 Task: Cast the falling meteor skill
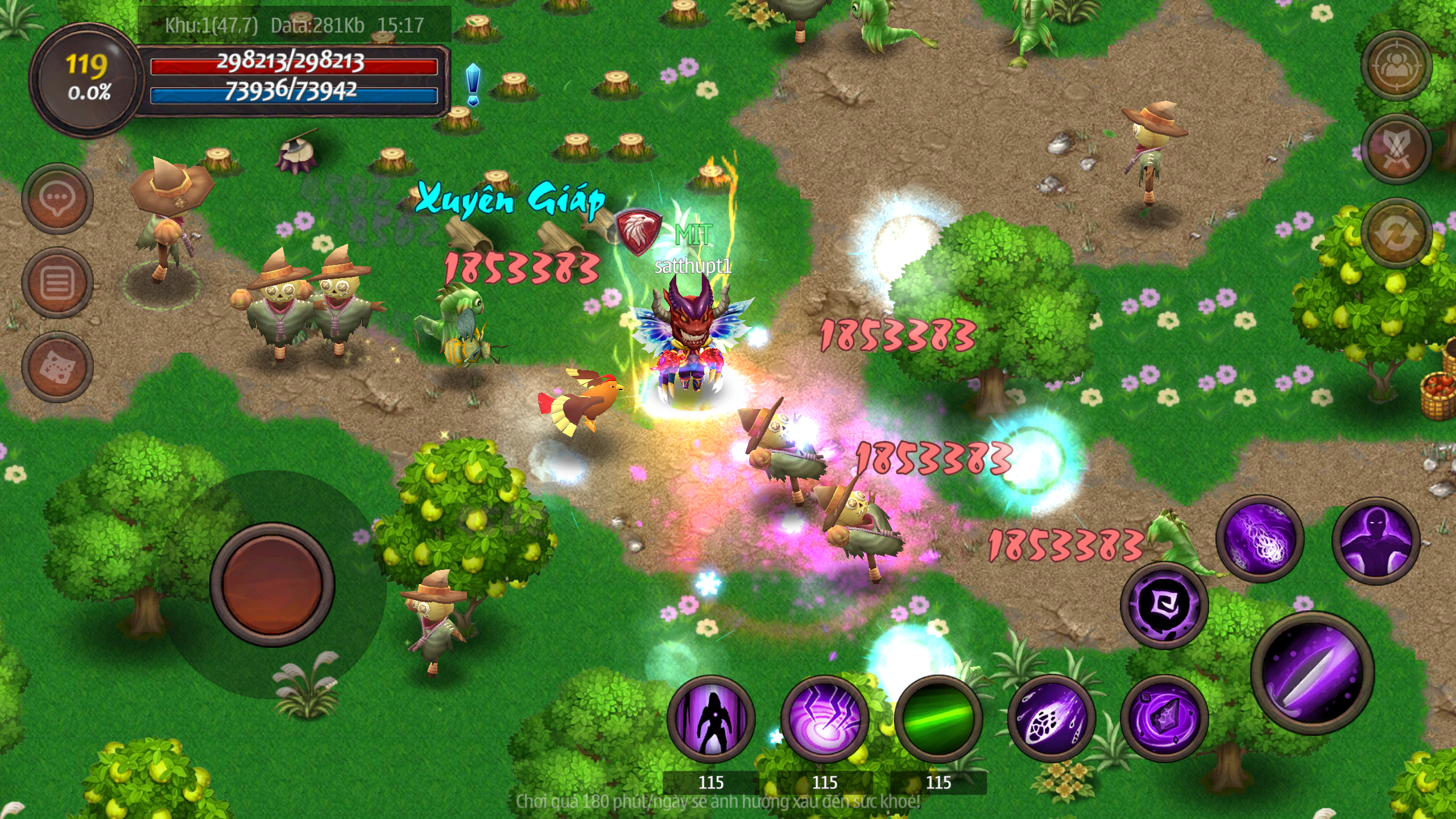pos(1051,719)
